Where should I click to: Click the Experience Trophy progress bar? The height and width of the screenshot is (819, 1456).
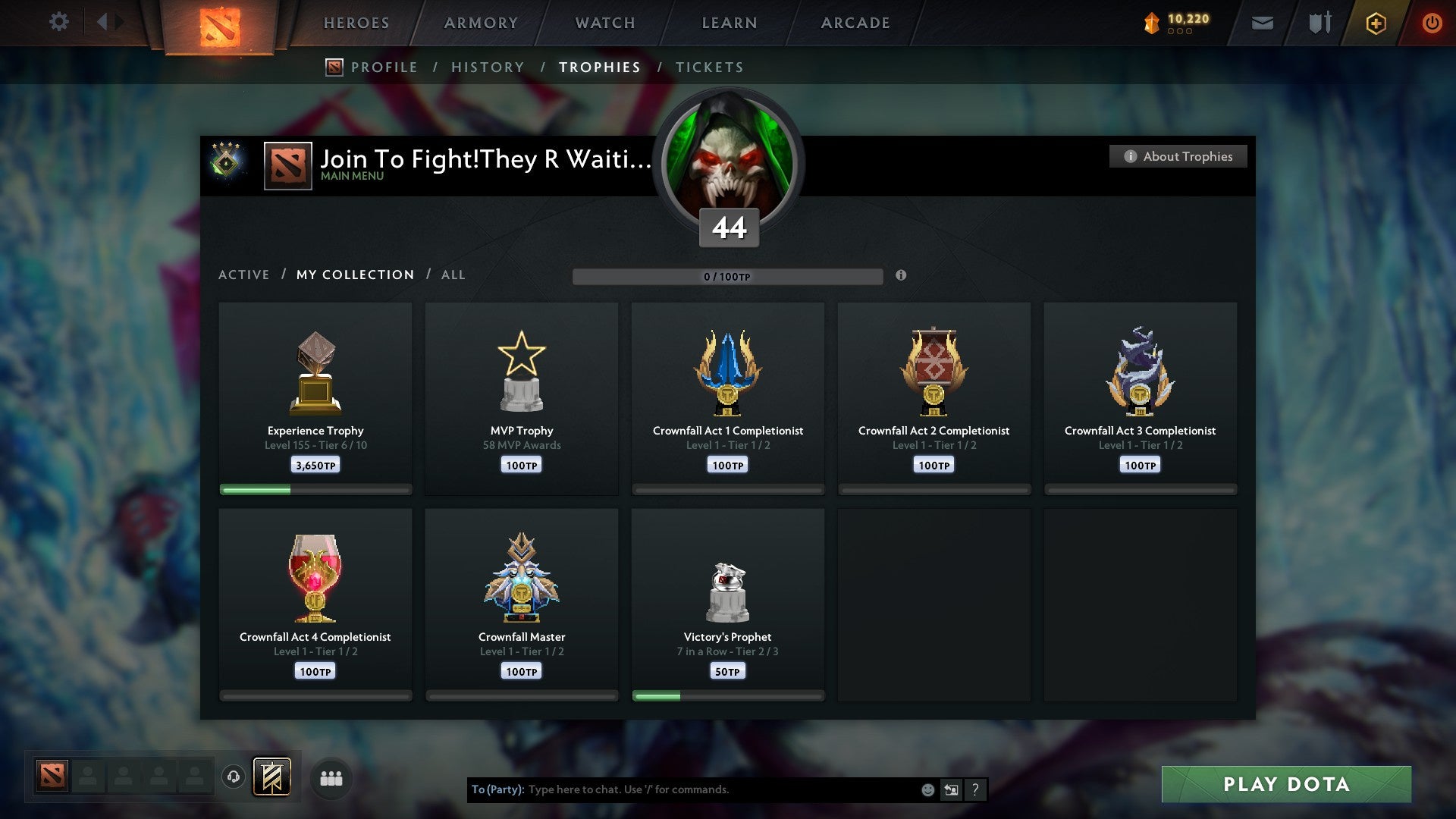(315, 490)
